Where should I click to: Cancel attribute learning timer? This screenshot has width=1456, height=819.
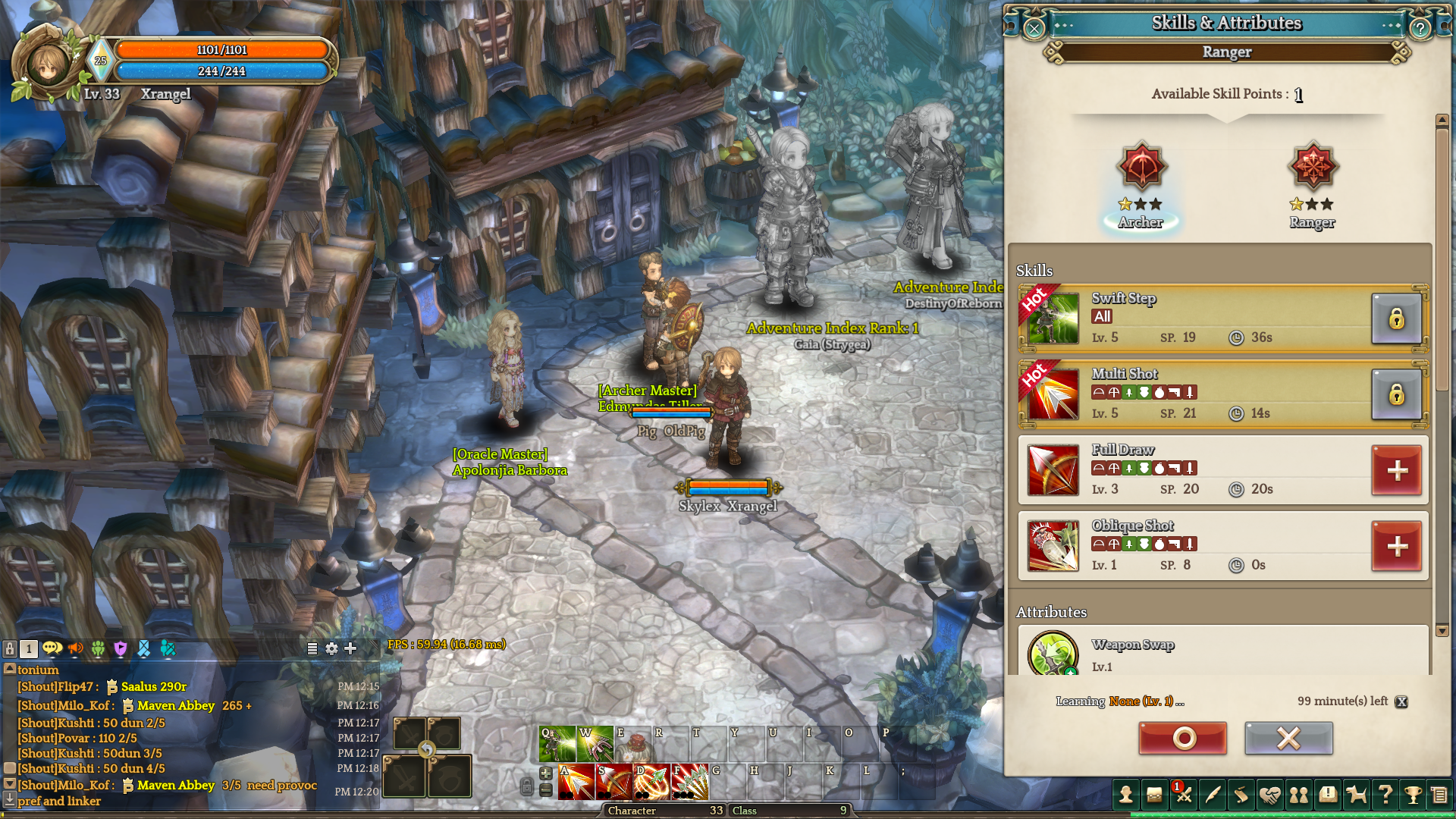click(1401, 701)
